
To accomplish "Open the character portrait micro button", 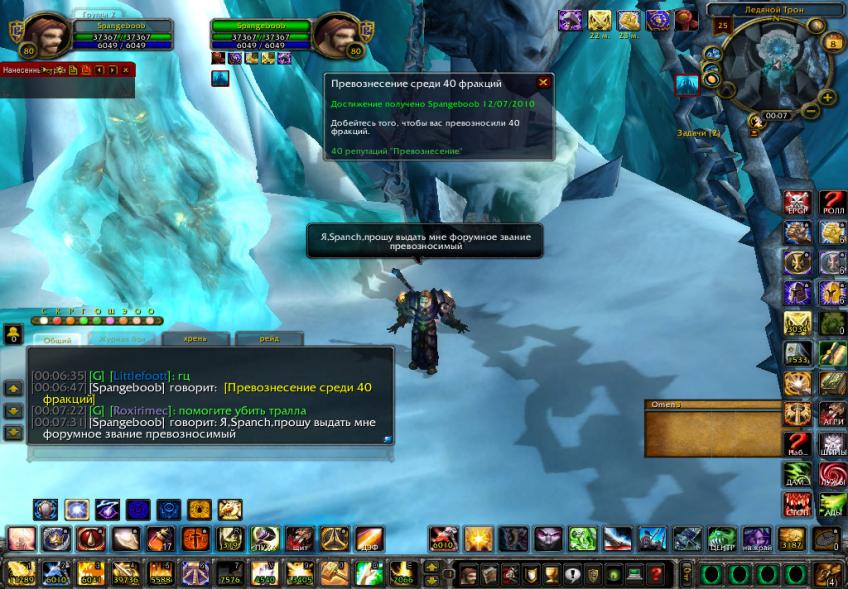I will click(x=467, y=575).
